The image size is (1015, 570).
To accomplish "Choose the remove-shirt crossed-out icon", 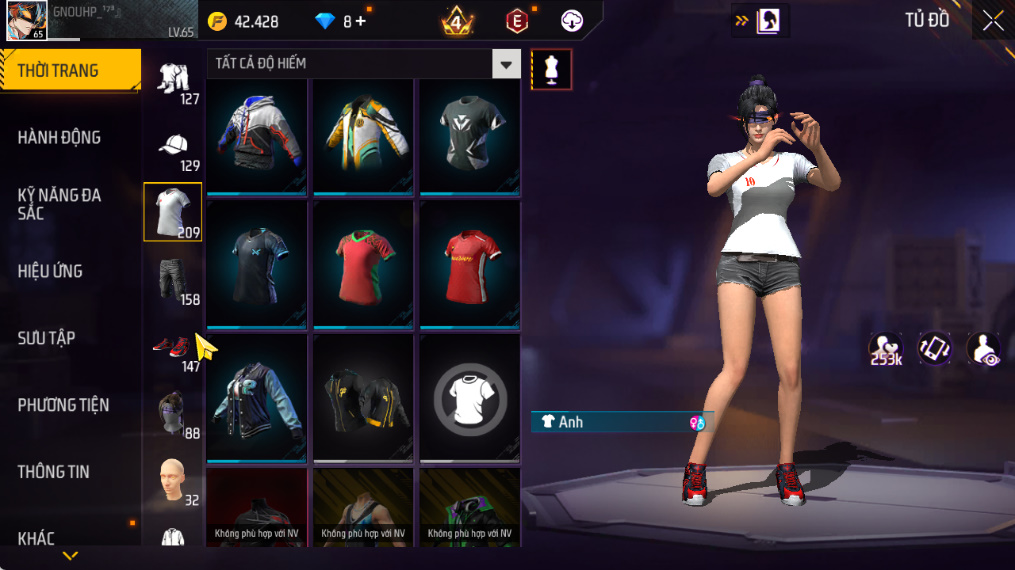I will (469, 397).
